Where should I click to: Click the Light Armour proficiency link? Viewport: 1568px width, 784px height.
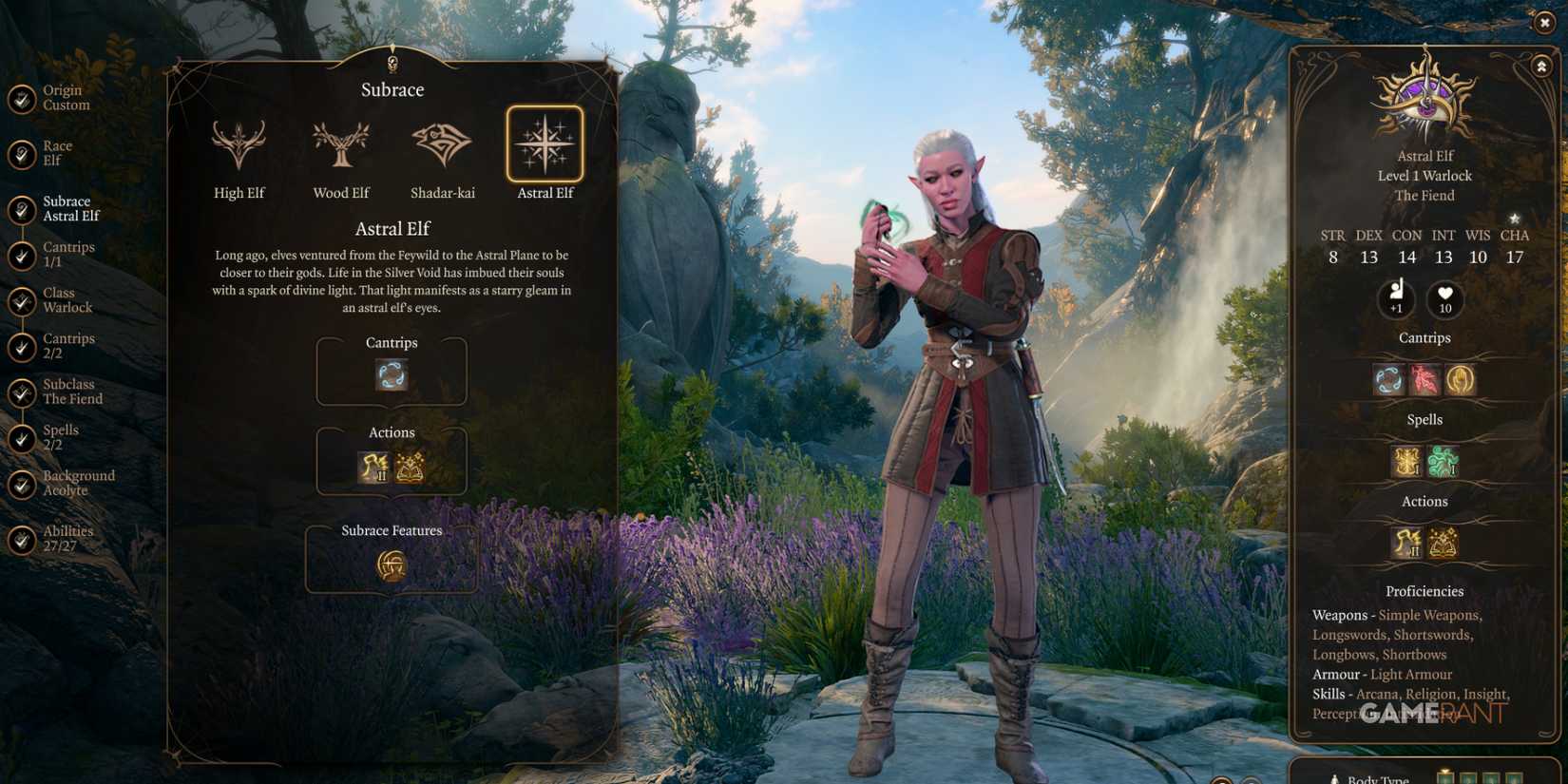(x=1412, y=674)
